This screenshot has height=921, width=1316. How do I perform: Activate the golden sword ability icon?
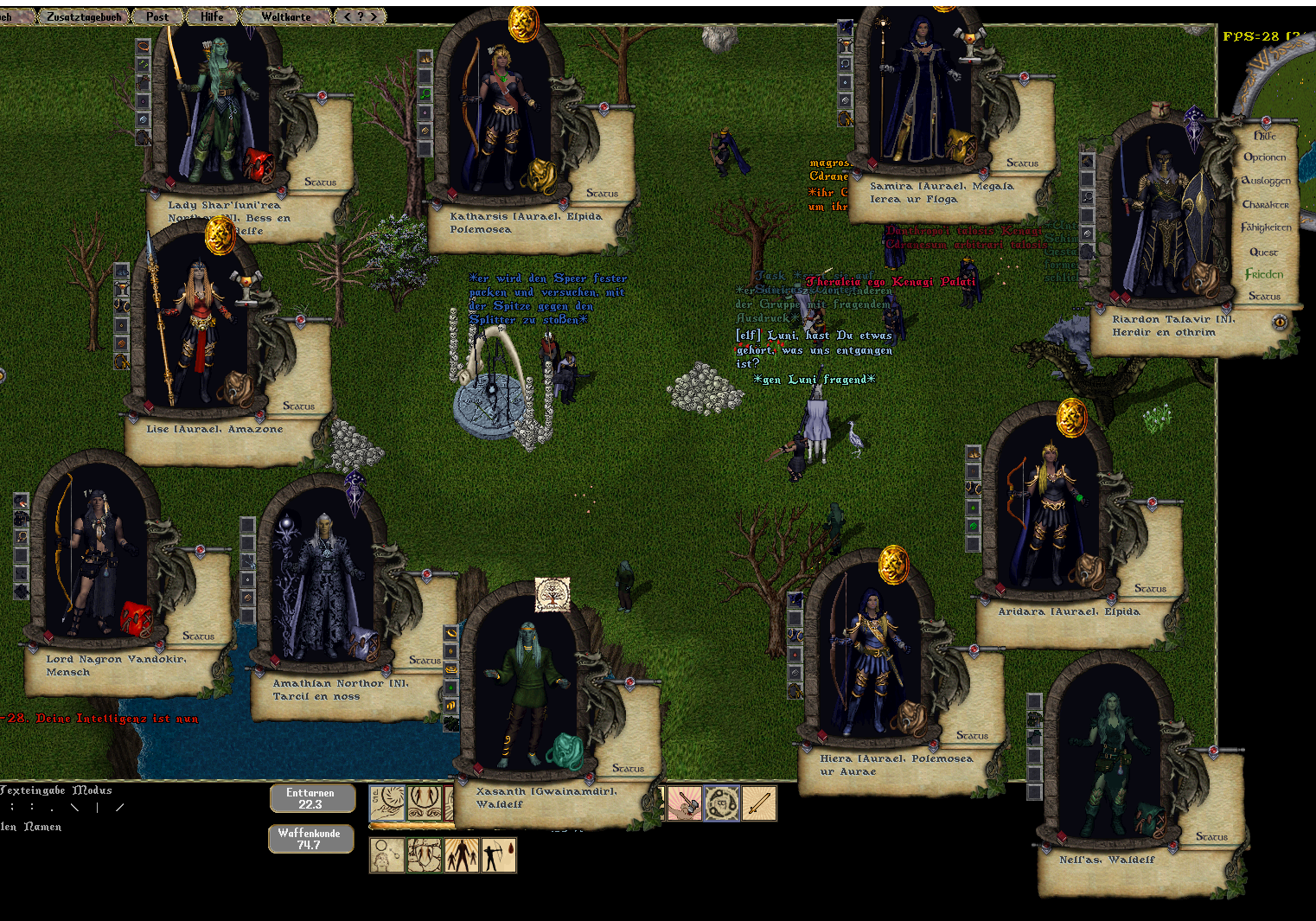pyautogui.click(x=758, y=803)
